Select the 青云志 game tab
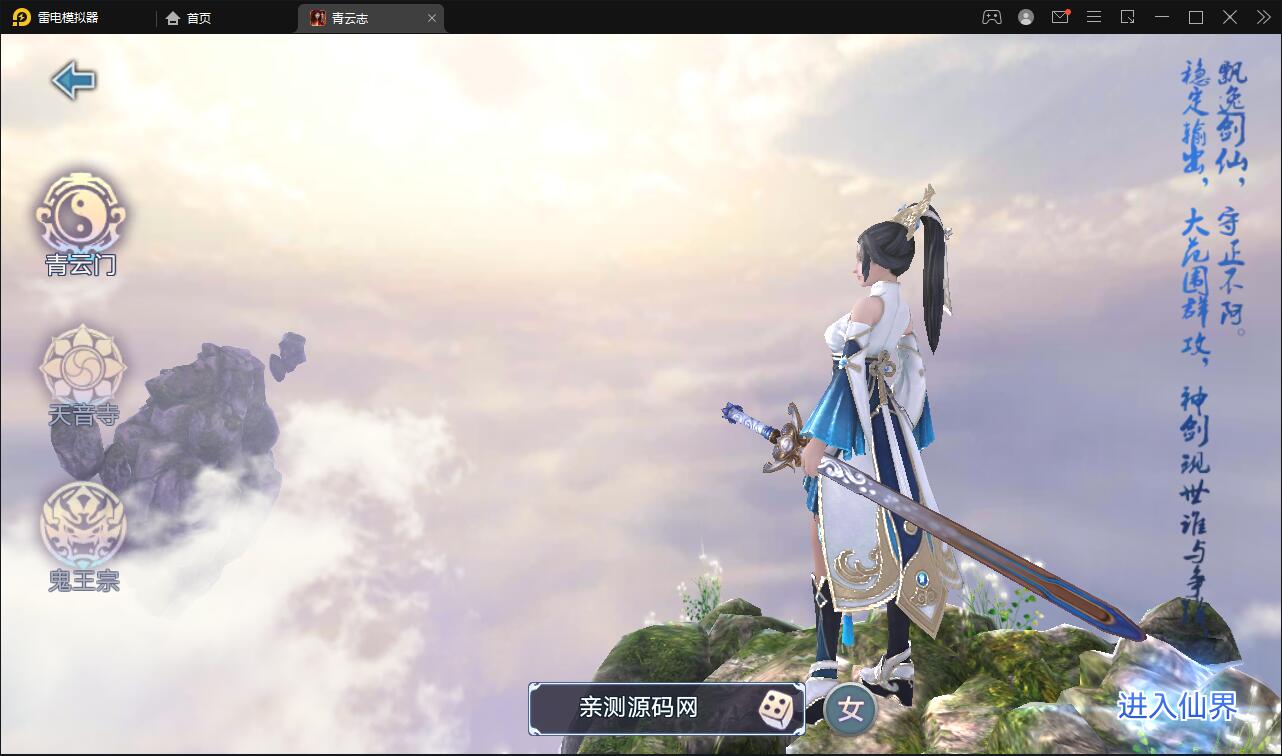Viewport: 1282px width, 756px height. (x=355, y=17)
